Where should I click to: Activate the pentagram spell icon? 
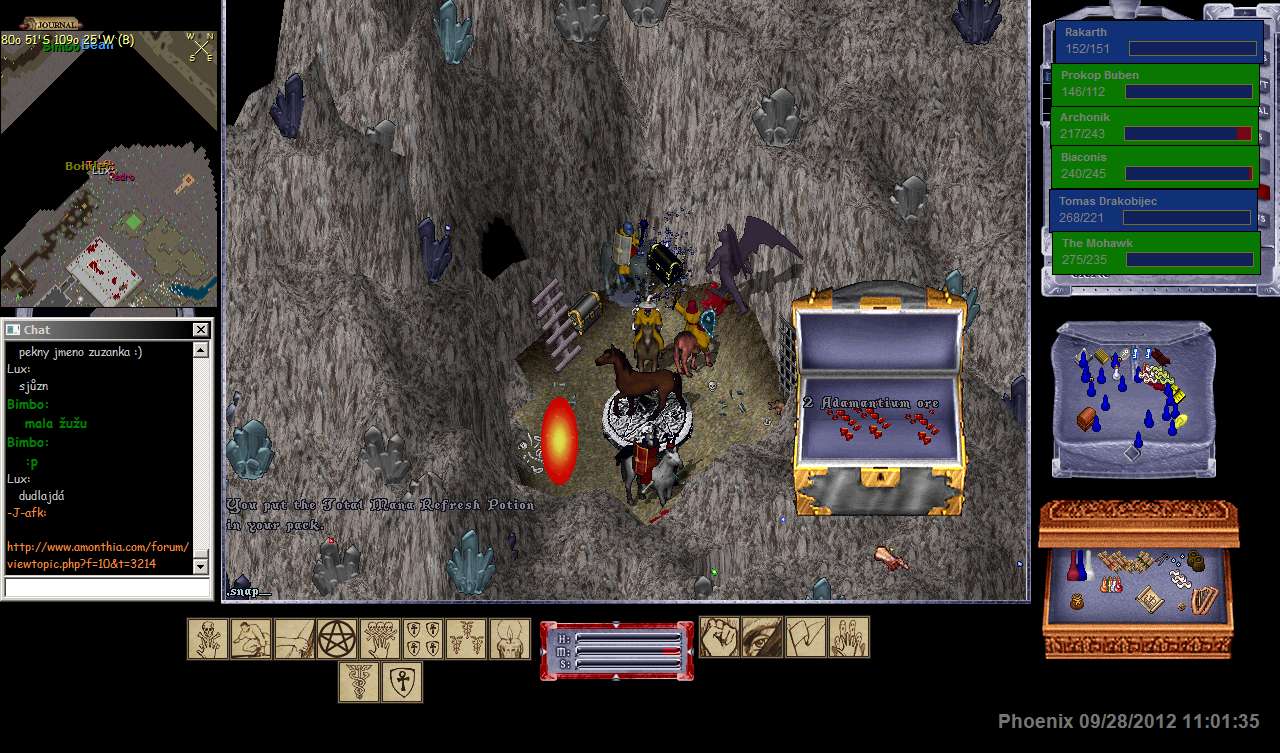[x=337, y=639]
